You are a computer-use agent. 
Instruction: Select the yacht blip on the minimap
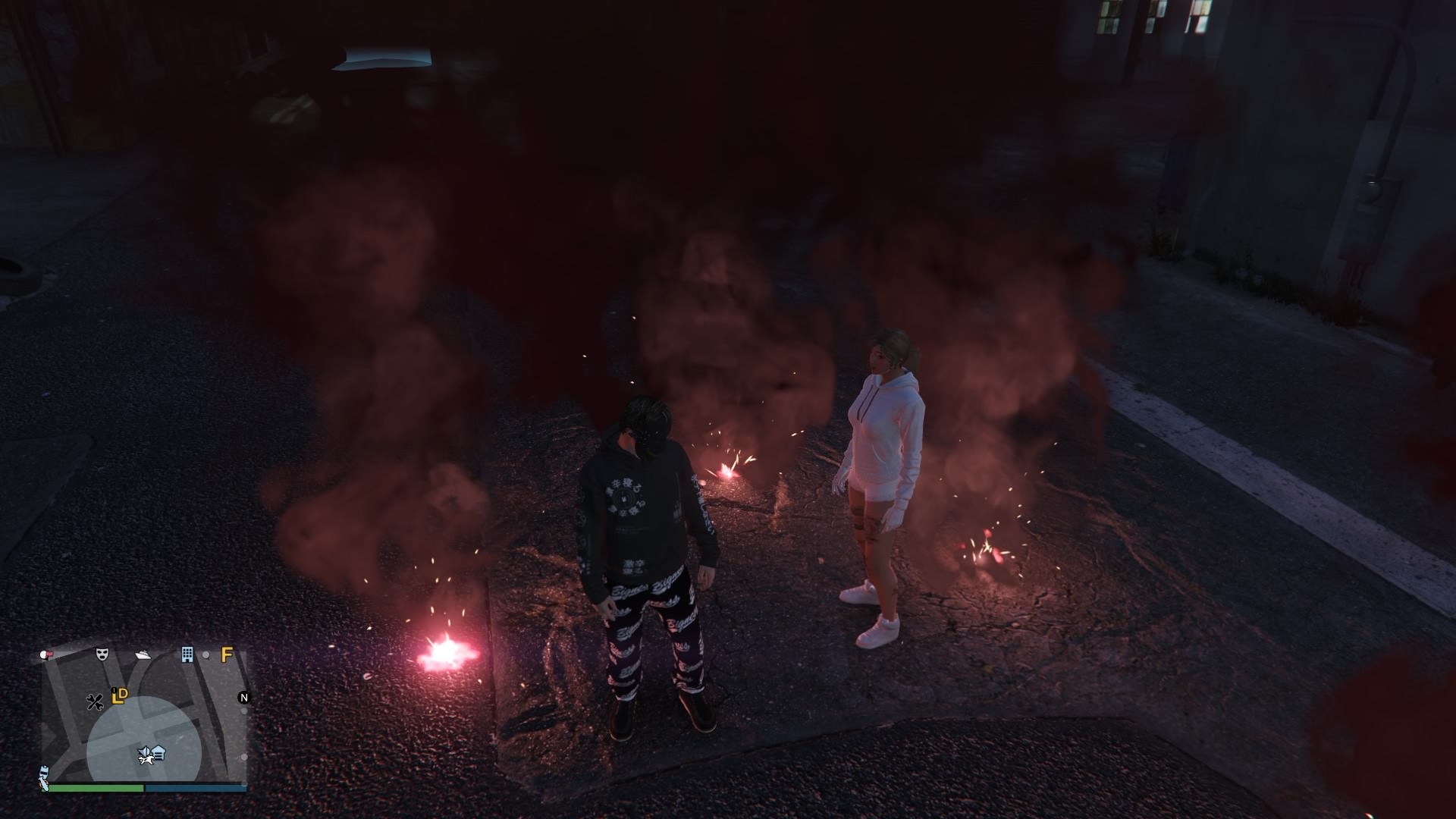[143, 654]
